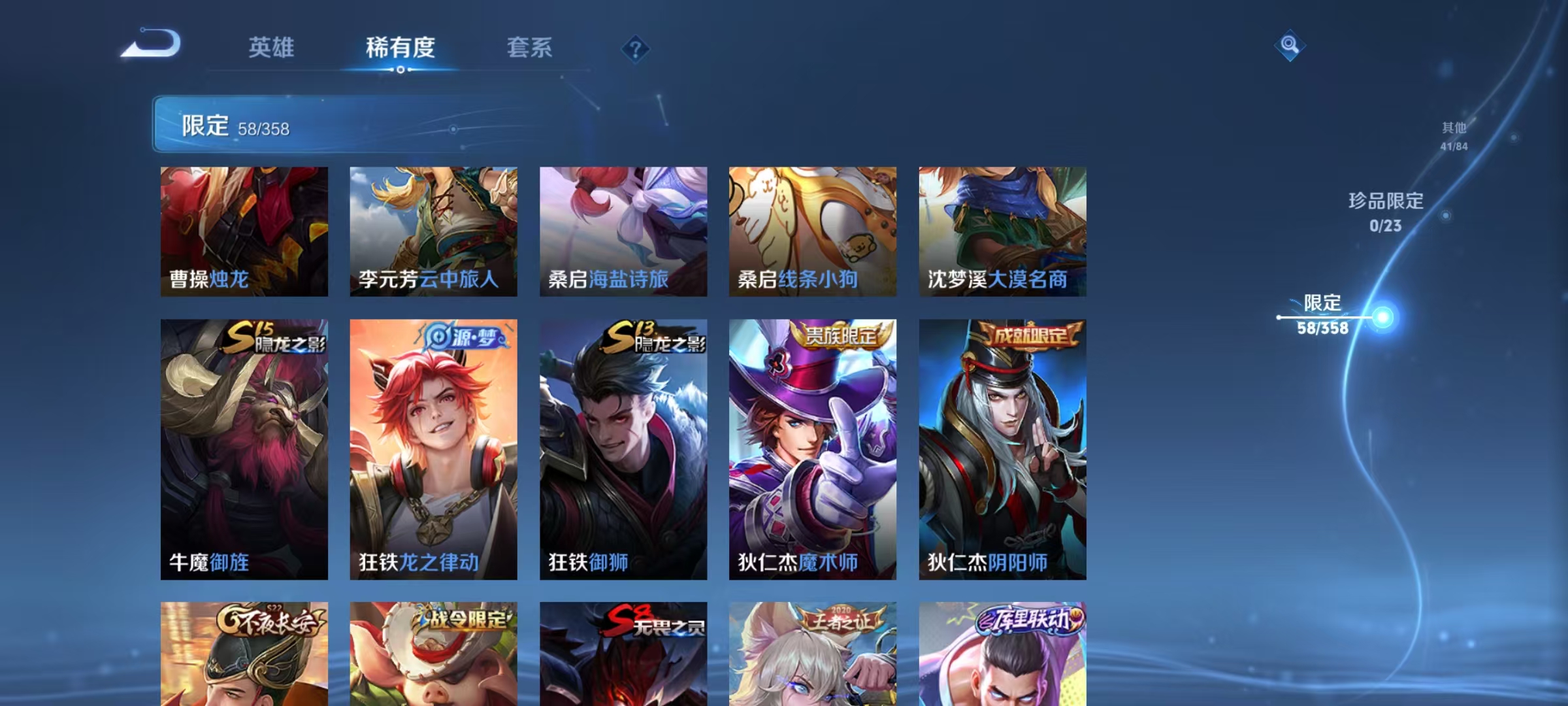Switch to the 套系 tab

(531, 48)
